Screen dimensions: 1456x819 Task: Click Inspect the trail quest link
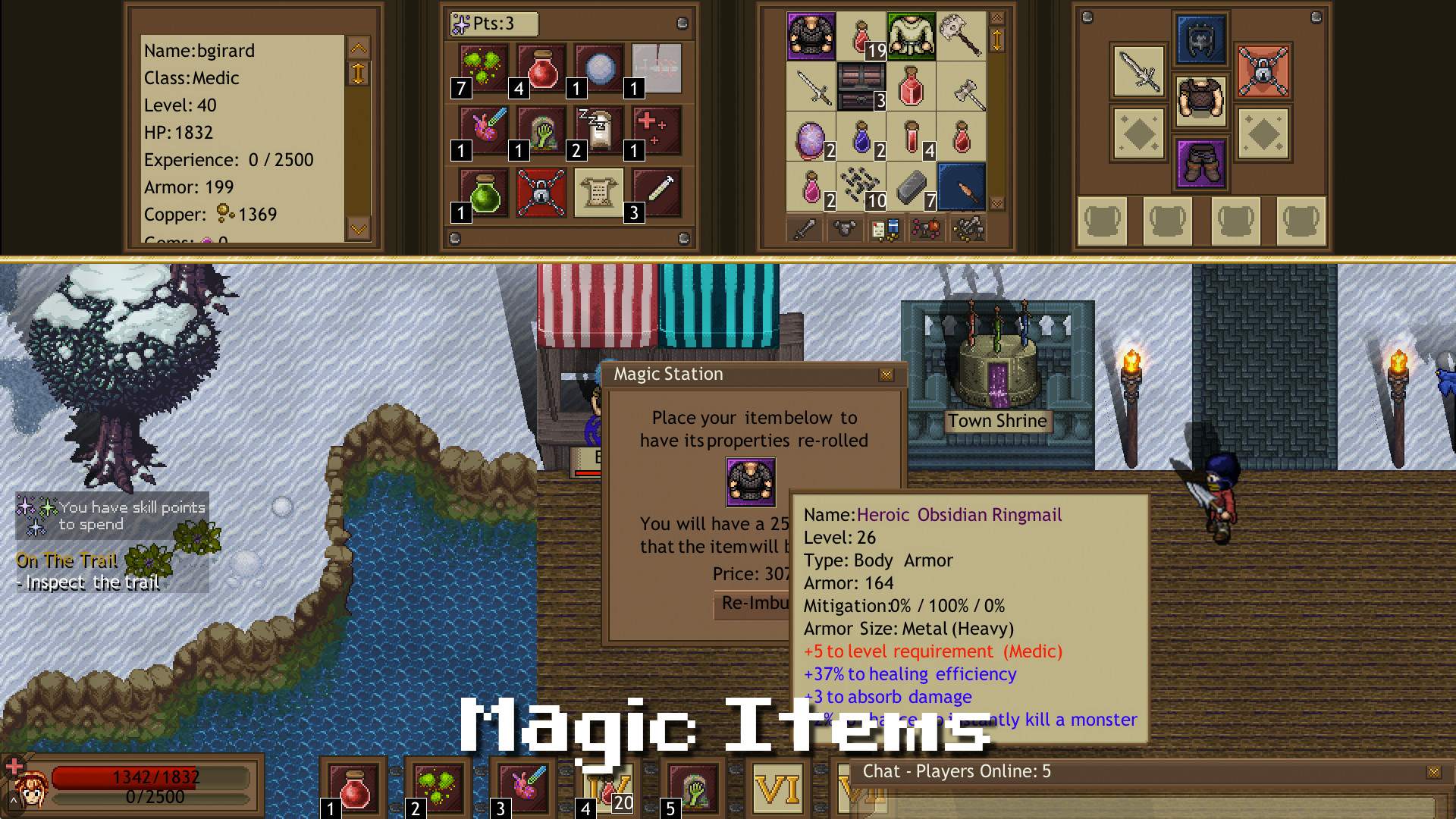[x=88, y=582]
